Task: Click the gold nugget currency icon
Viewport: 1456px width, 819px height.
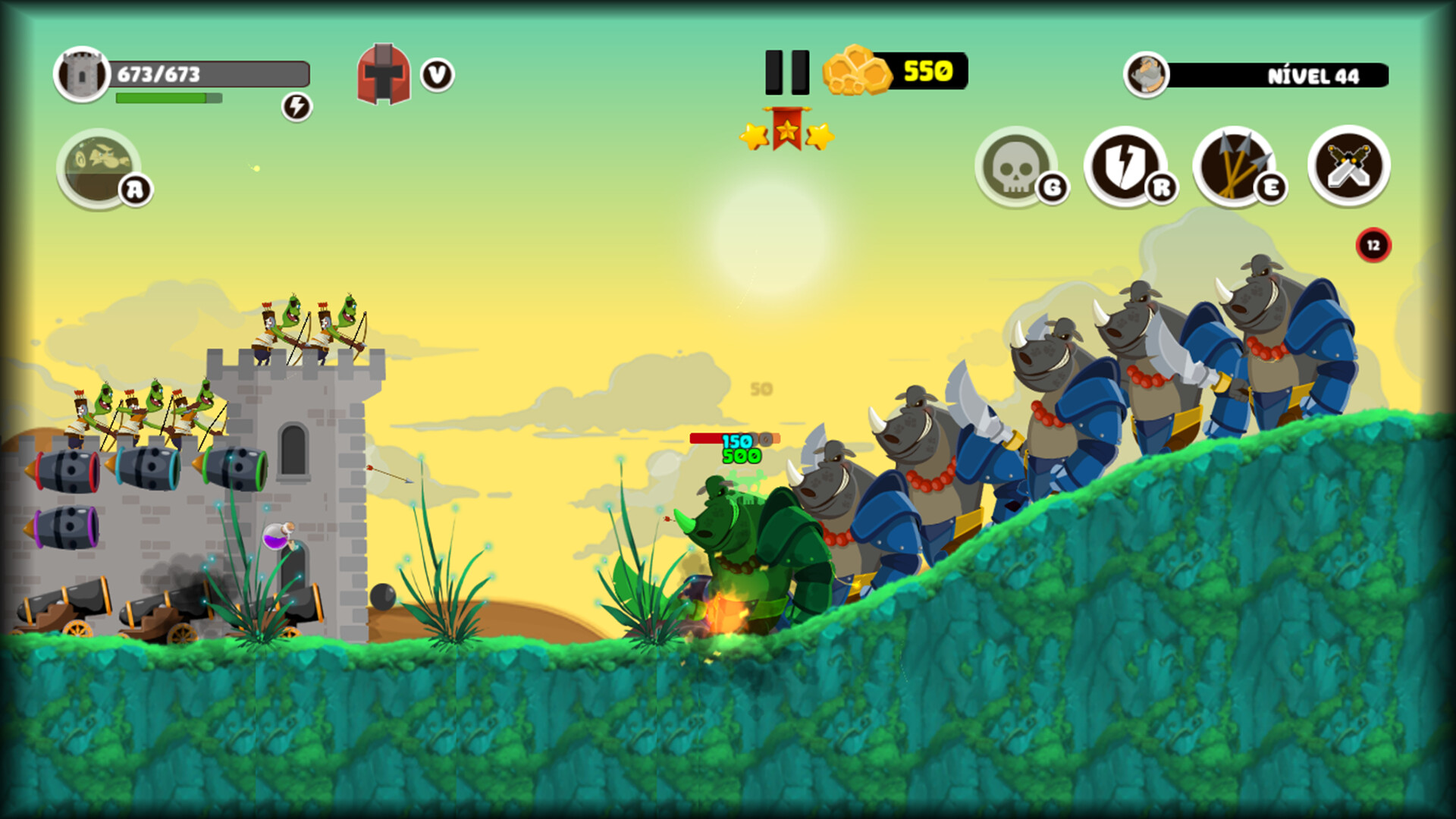Action: click(x=855, y=71)
